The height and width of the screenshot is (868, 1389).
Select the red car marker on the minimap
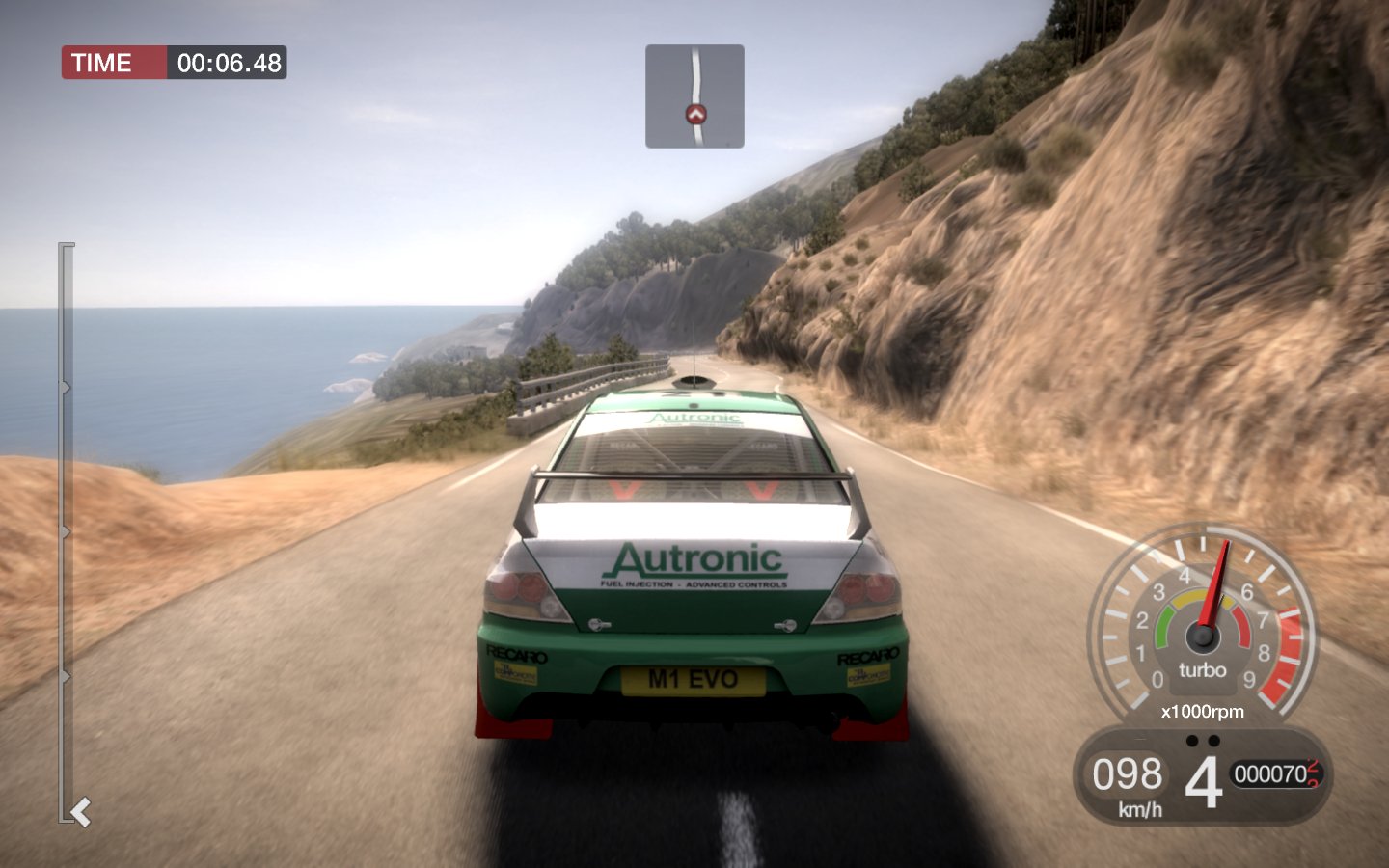click(695, 115)
